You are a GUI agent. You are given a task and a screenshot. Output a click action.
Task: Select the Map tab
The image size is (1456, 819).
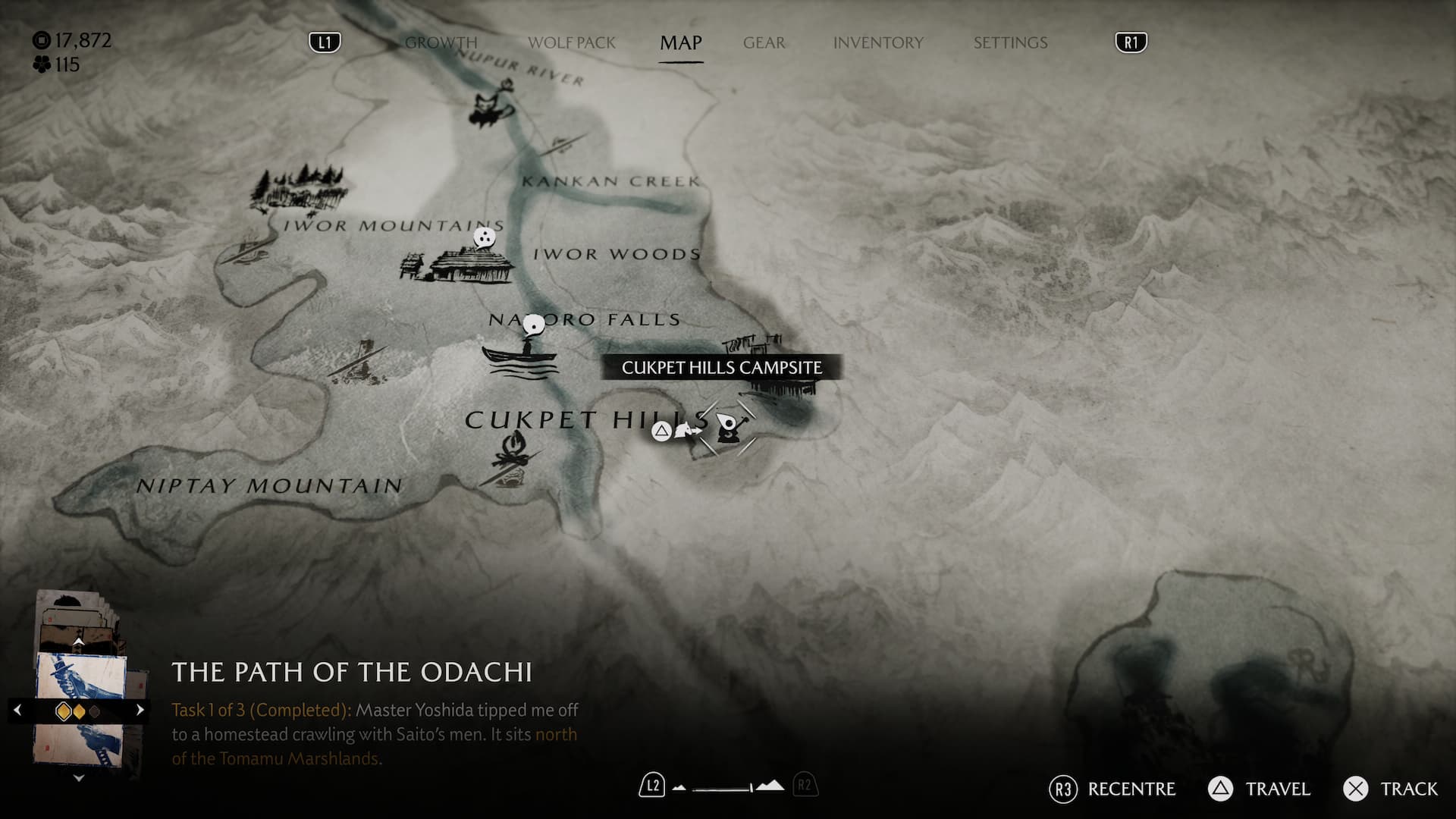pyautogui.click(x=680, y=42)
